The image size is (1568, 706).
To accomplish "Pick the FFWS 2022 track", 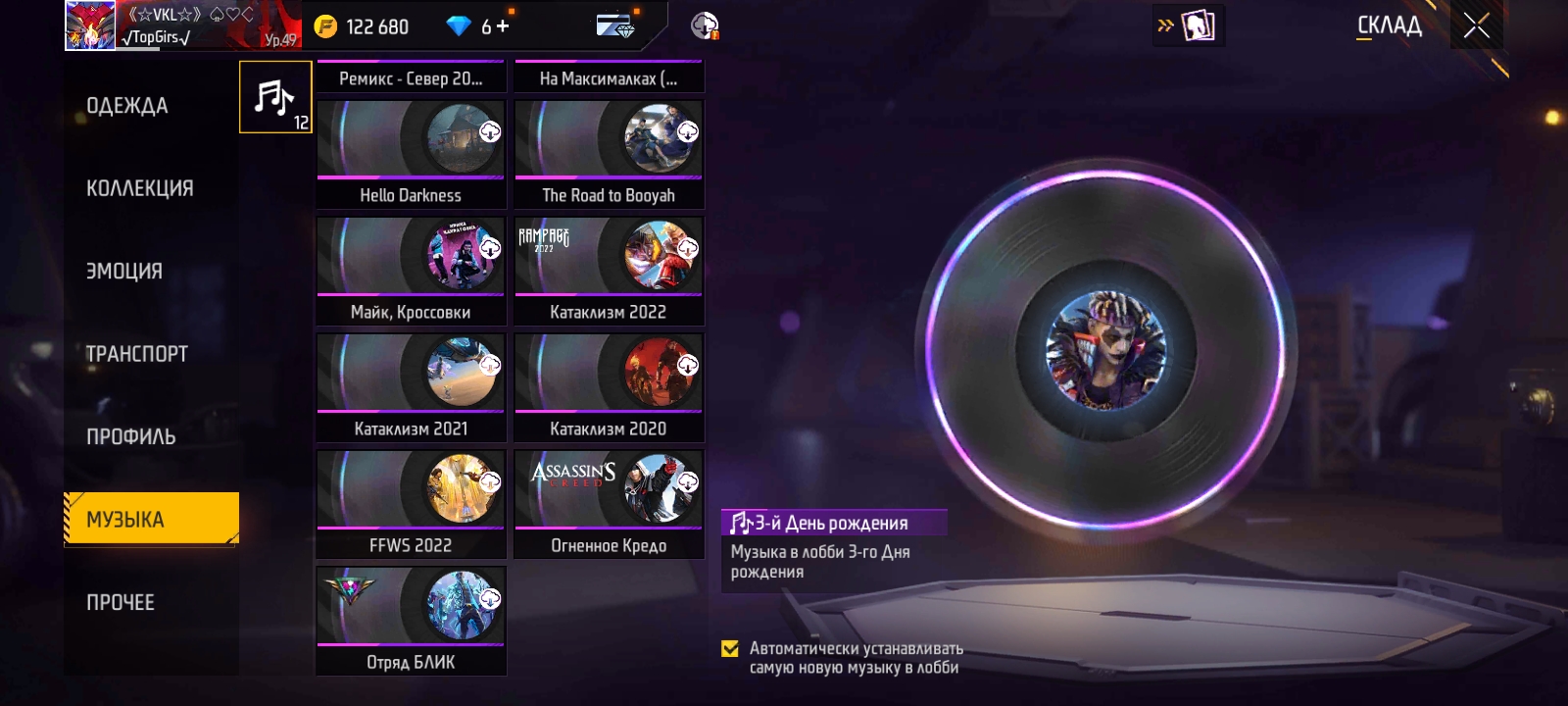I will (411, 503).
